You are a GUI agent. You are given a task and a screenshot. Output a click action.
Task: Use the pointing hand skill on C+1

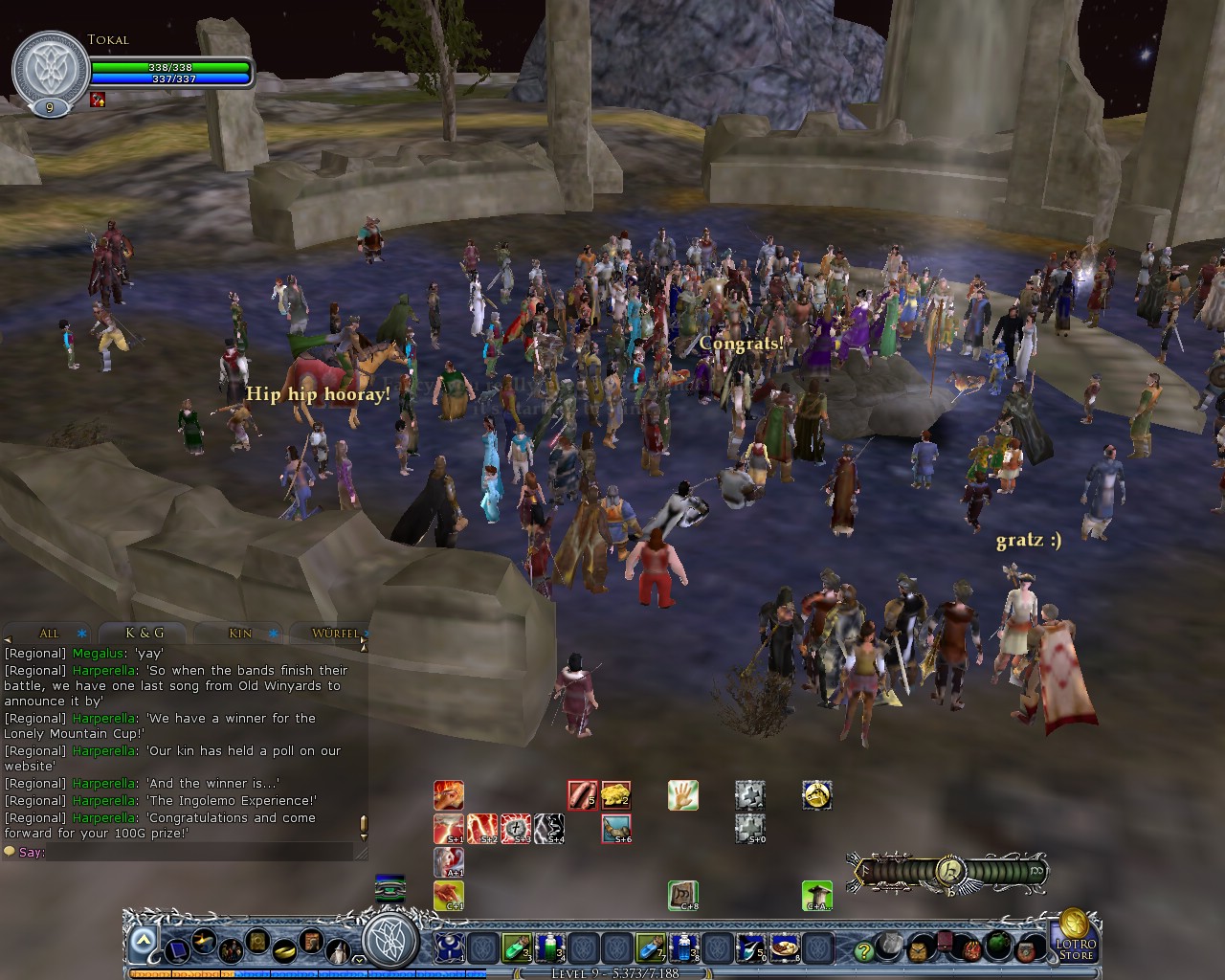point(448,896)
